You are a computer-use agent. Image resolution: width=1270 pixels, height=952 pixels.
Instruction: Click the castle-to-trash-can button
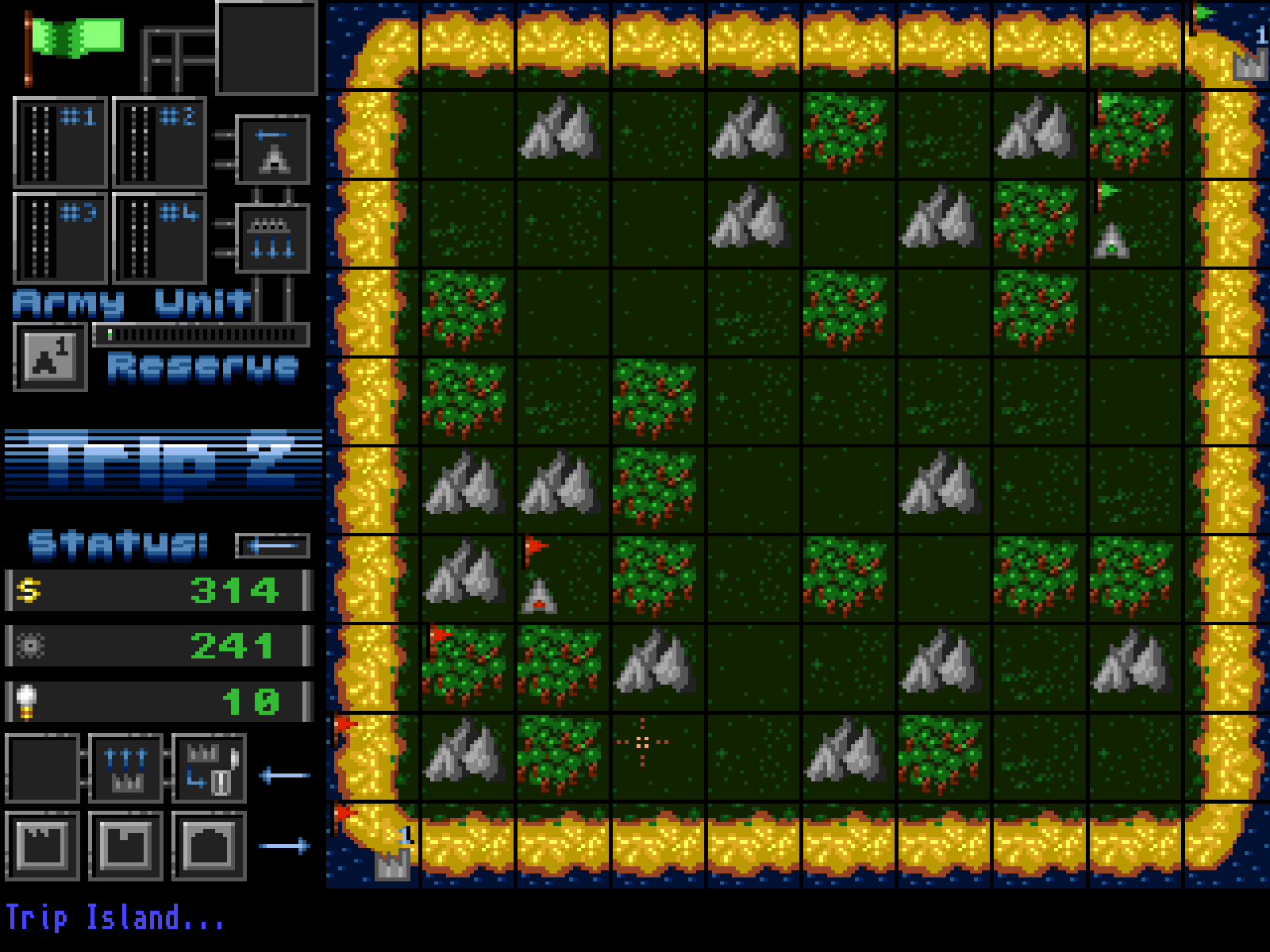coord(209,769)
